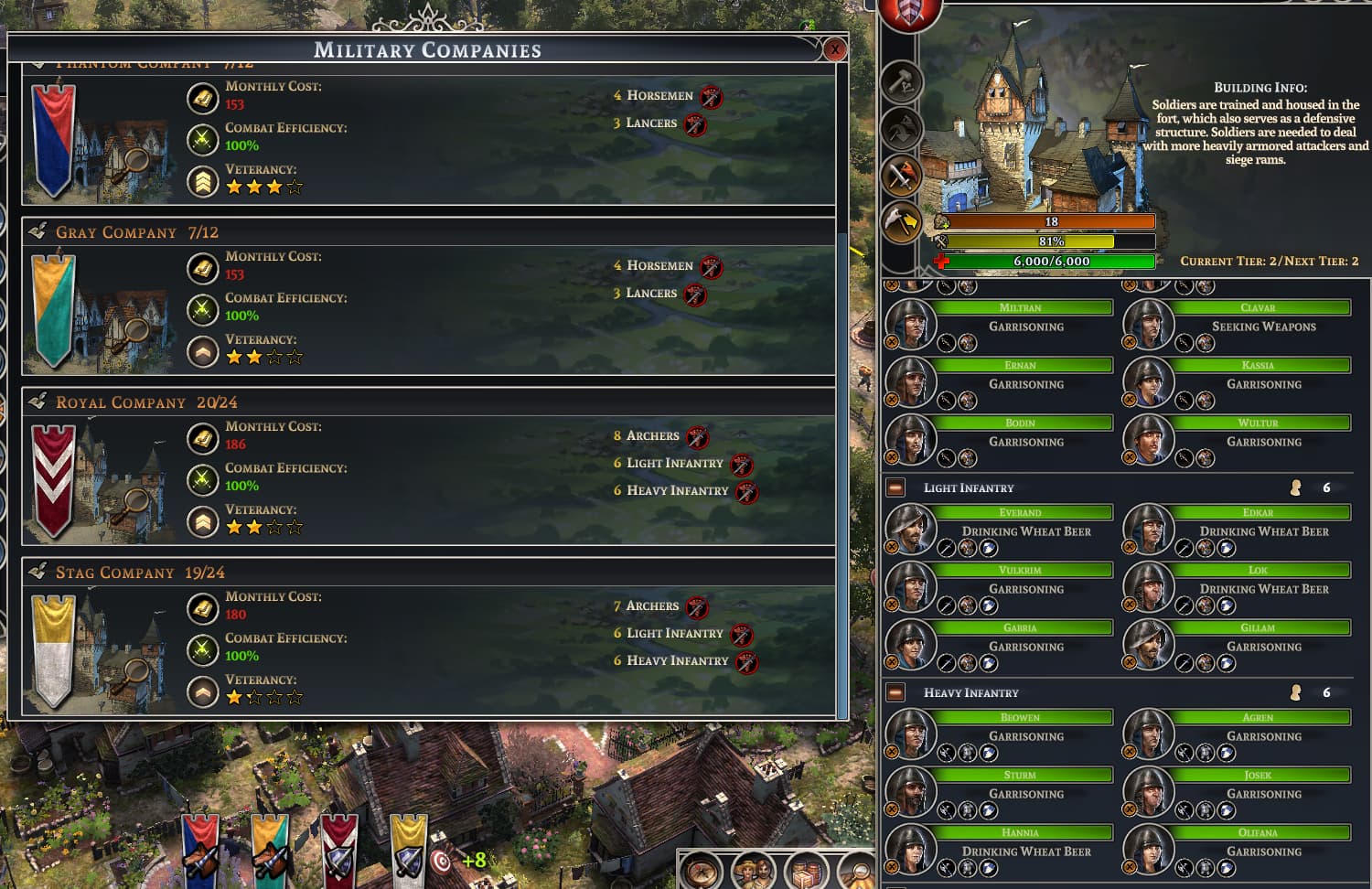Collapse the Light Infantry soldier list
Viewport: 1372px width, 889px height.
895,487
